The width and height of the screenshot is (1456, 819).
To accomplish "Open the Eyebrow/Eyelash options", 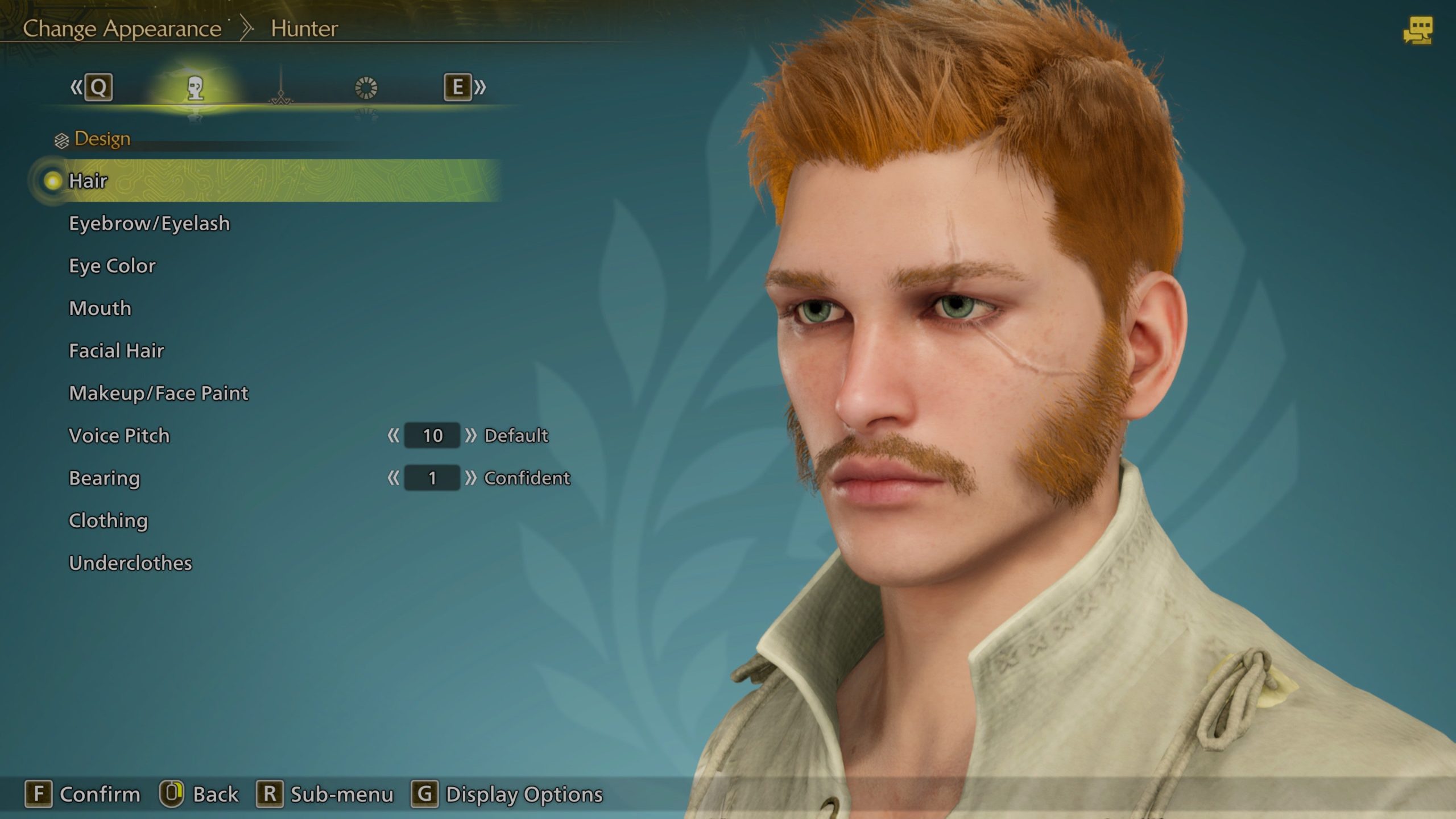I will [x=149, y=224].
